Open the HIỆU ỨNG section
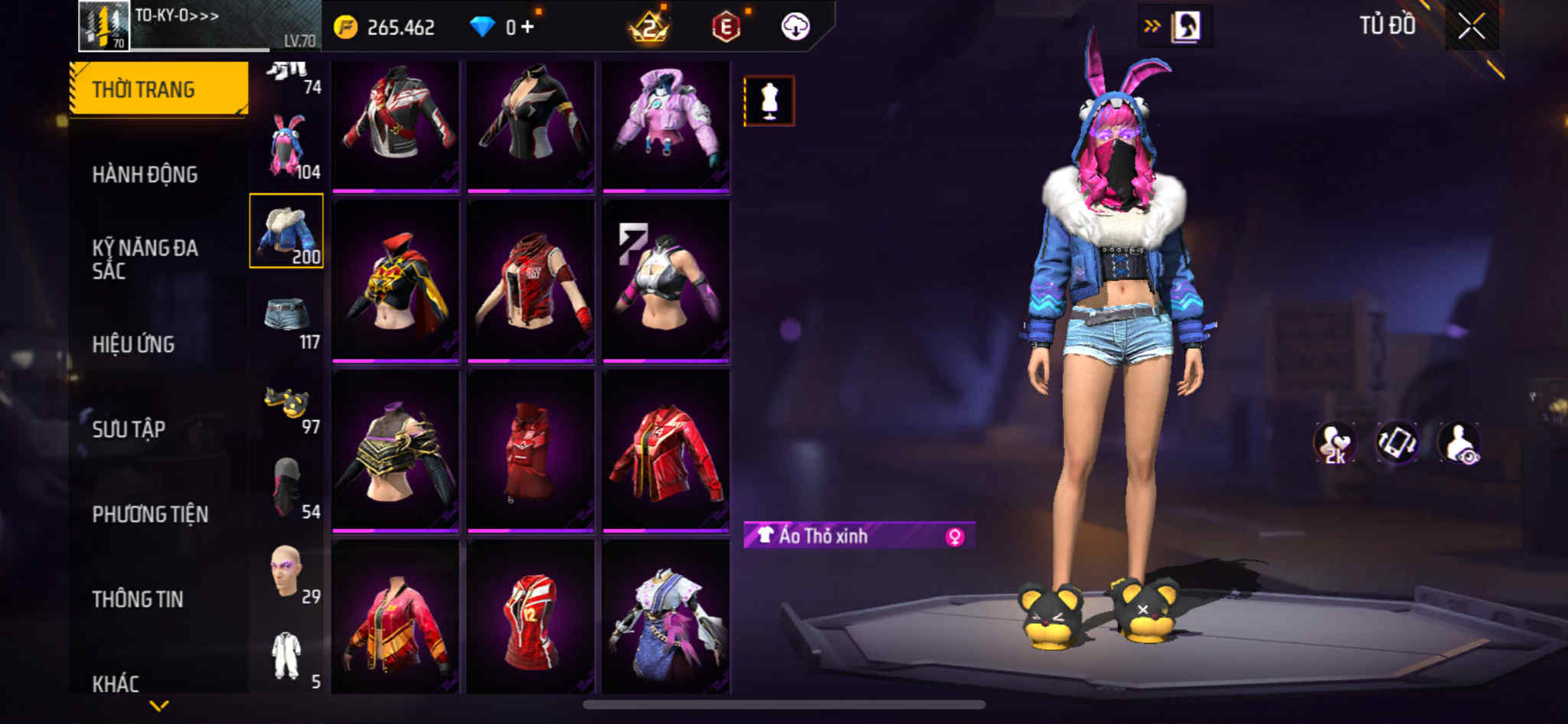 (x=133, y=344)
